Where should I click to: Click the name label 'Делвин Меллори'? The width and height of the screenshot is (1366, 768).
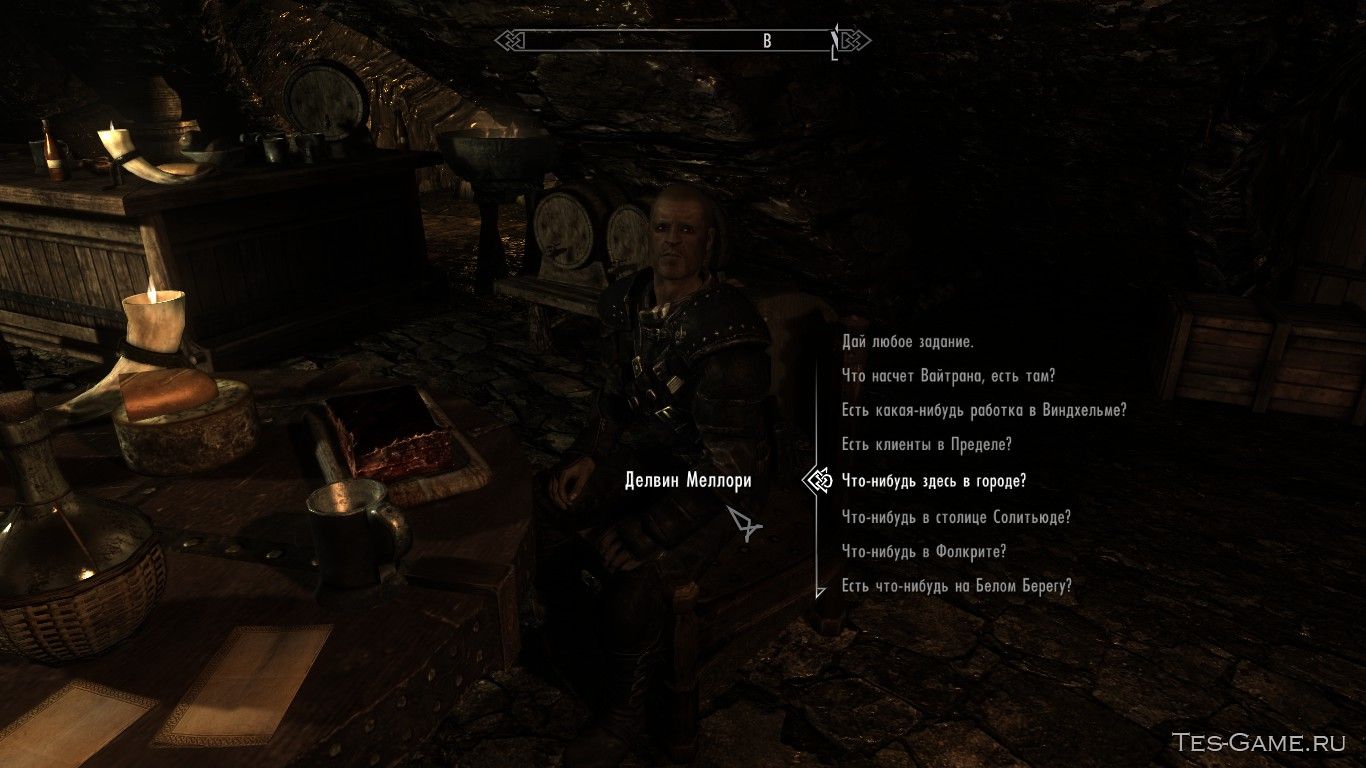(x=688, y=480)
